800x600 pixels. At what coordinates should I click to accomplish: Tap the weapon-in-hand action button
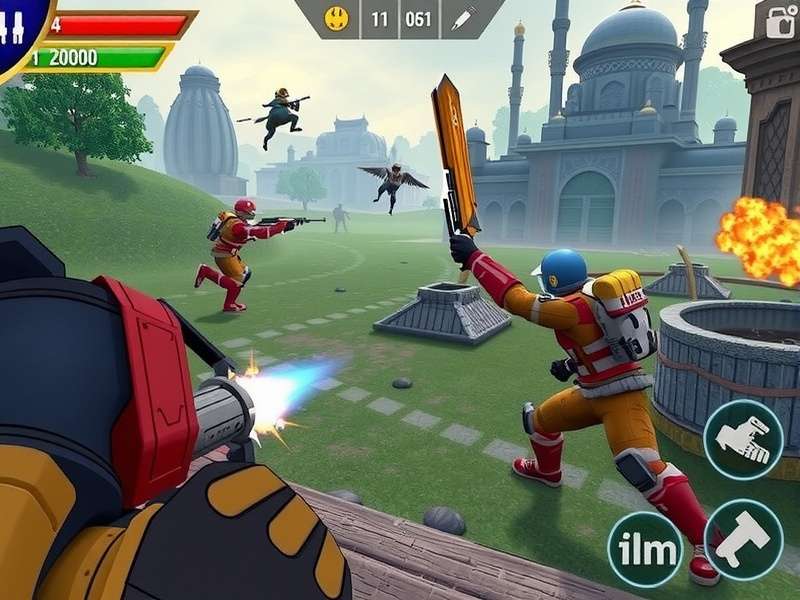pos(743,440)
